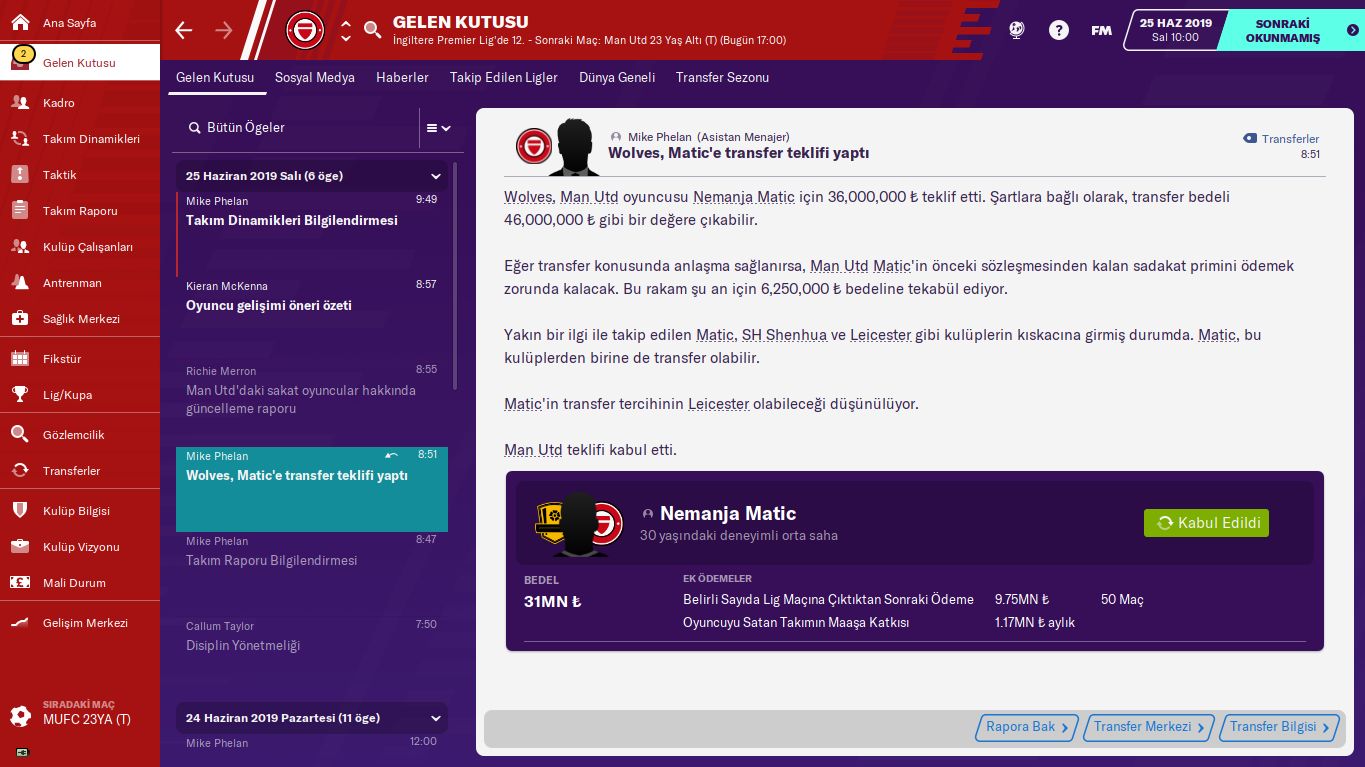Open the Dünya Geneli tab
The height and width of the screenshot is (767, 1365).
click(617, 77)
